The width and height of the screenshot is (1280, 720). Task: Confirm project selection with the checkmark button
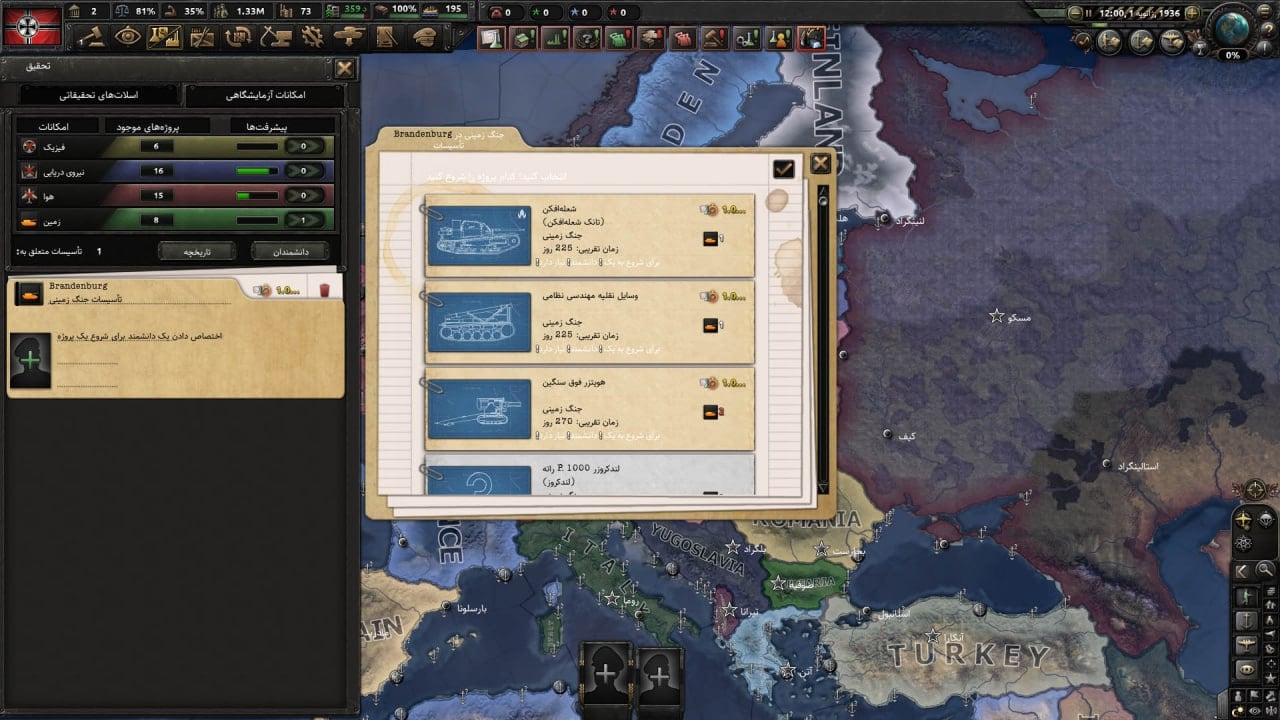(783, 169)
